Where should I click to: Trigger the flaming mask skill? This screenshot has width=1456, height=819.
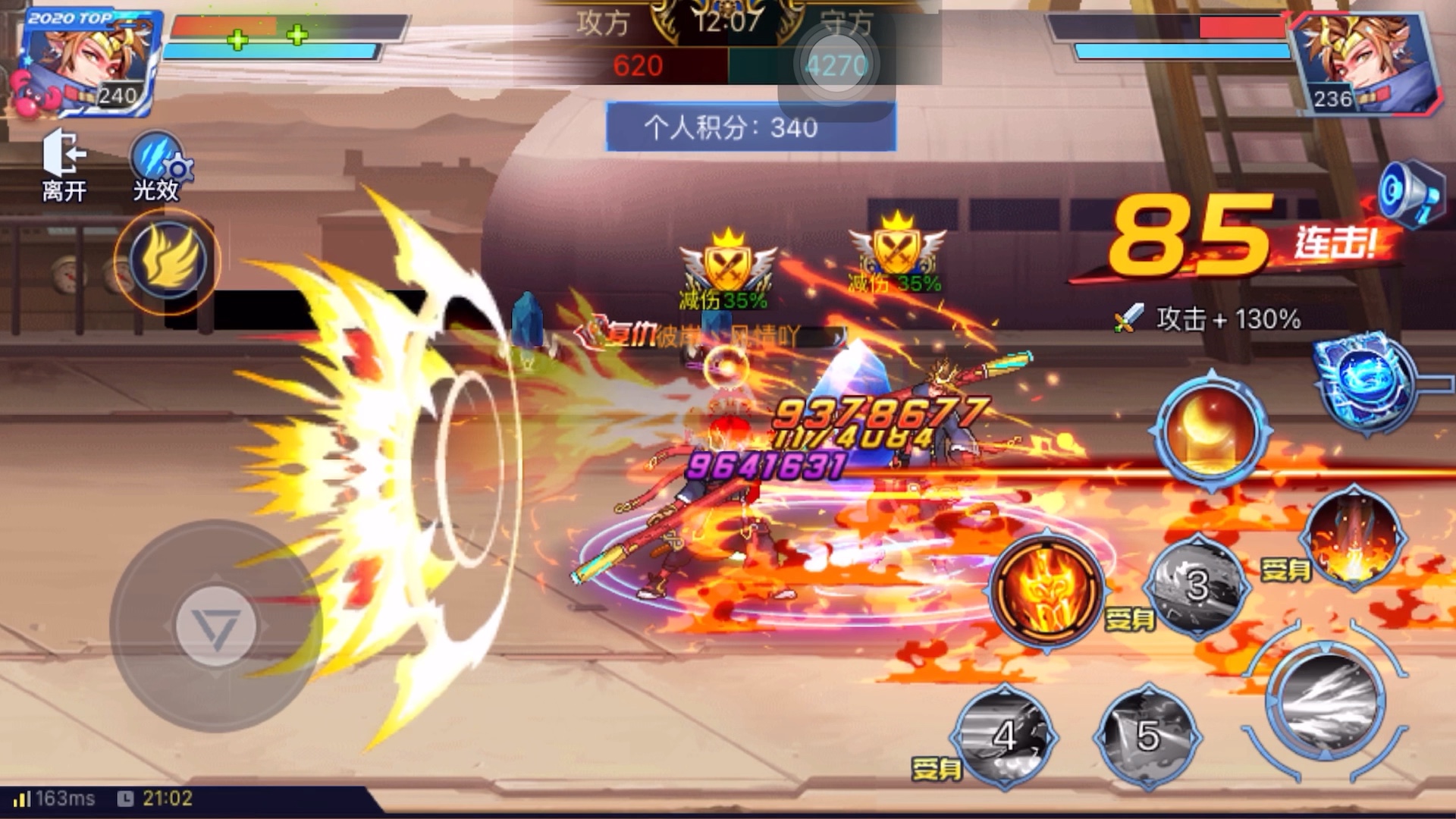(x=1047, y=589)
